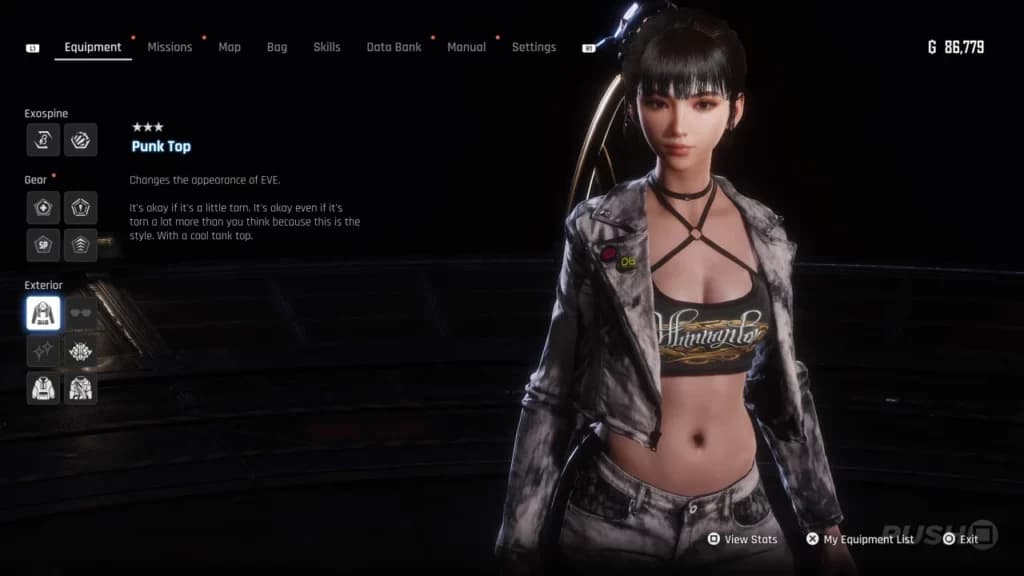Select the highlighted Punk Top outfit slot

click(x=43, y=313)
